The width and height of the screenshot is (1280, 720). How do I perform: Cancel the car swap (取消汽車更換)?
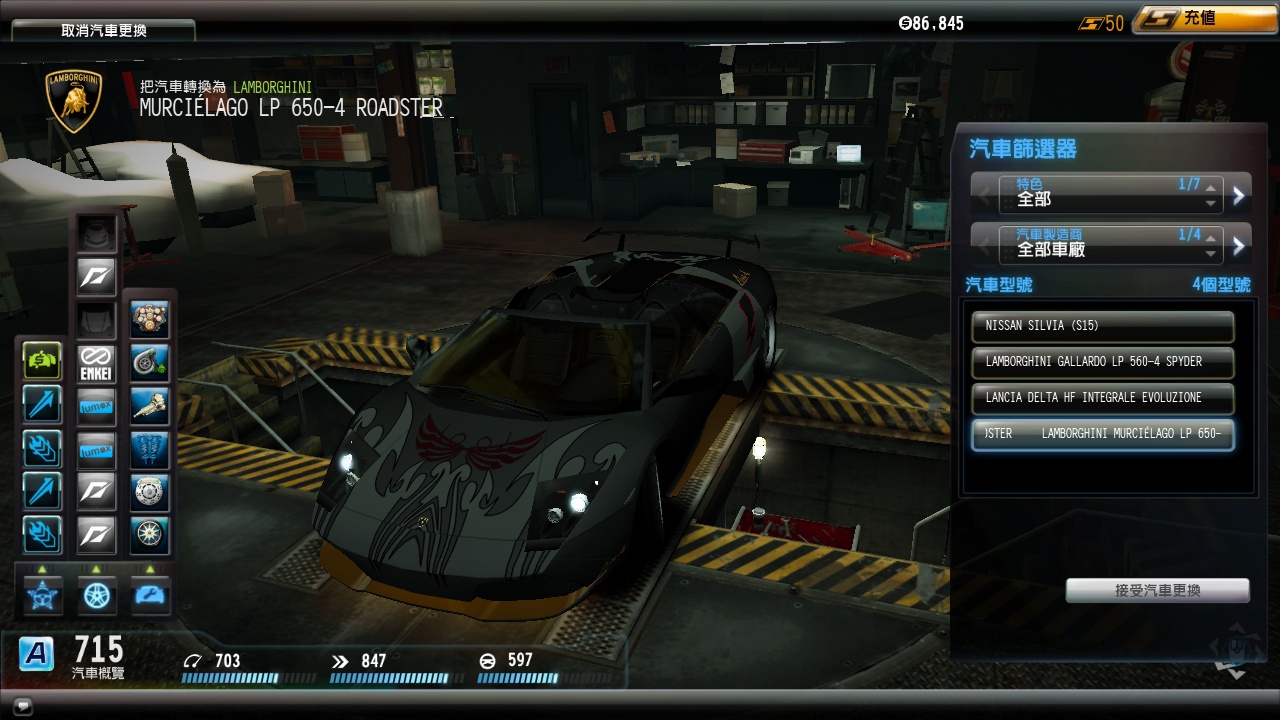pyautogui.click(x=103, y=30)
